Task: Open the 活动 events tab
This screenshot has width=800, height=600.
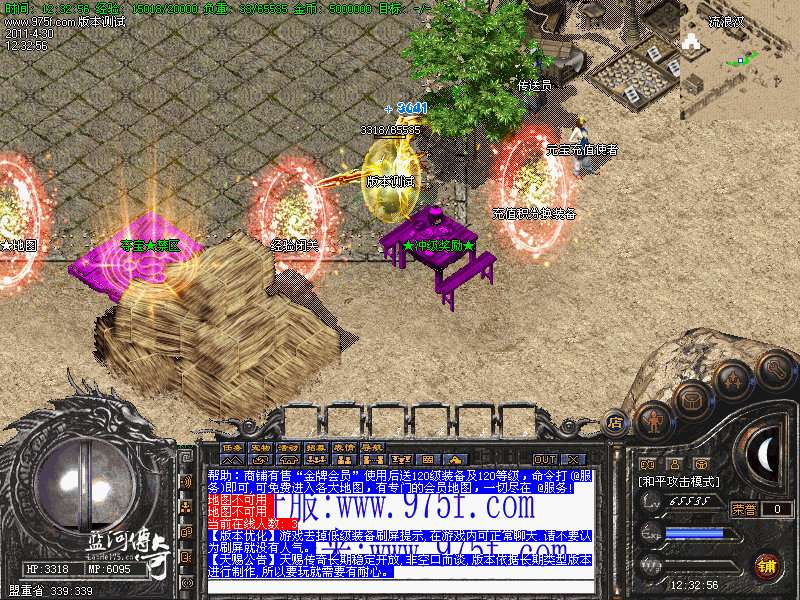Action: click(288, 446)
